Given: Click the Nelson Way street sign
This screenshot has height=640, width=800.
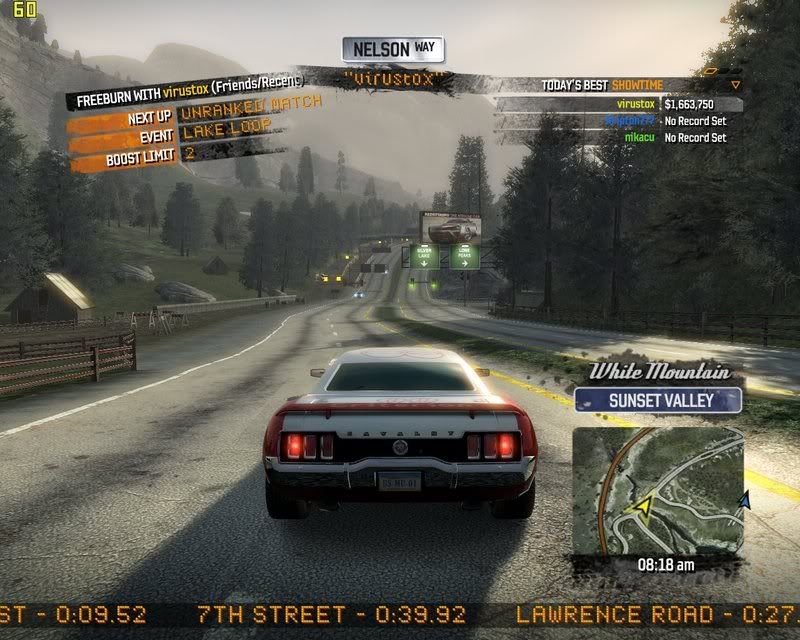Looking at the screenshot, I should pyautogui.click(x=393, y=49).
